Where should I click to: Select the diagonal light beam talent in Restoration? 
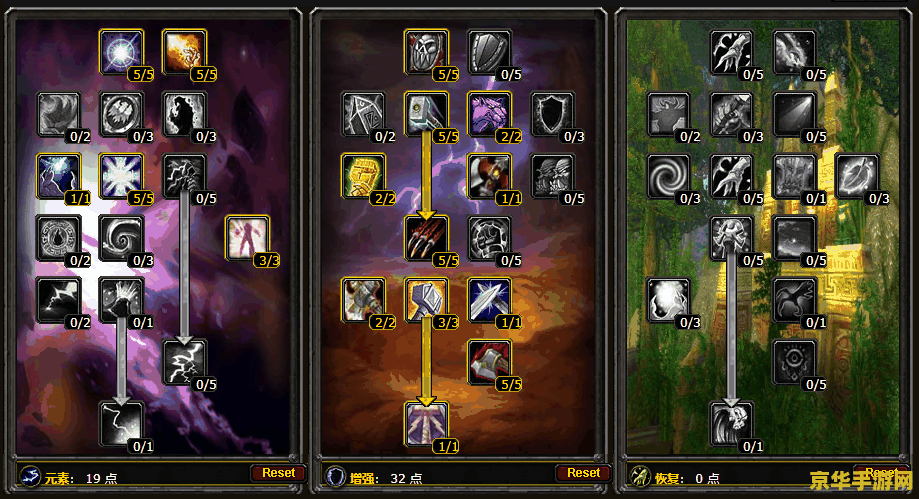pyautogui.click(x=794, y=113)
